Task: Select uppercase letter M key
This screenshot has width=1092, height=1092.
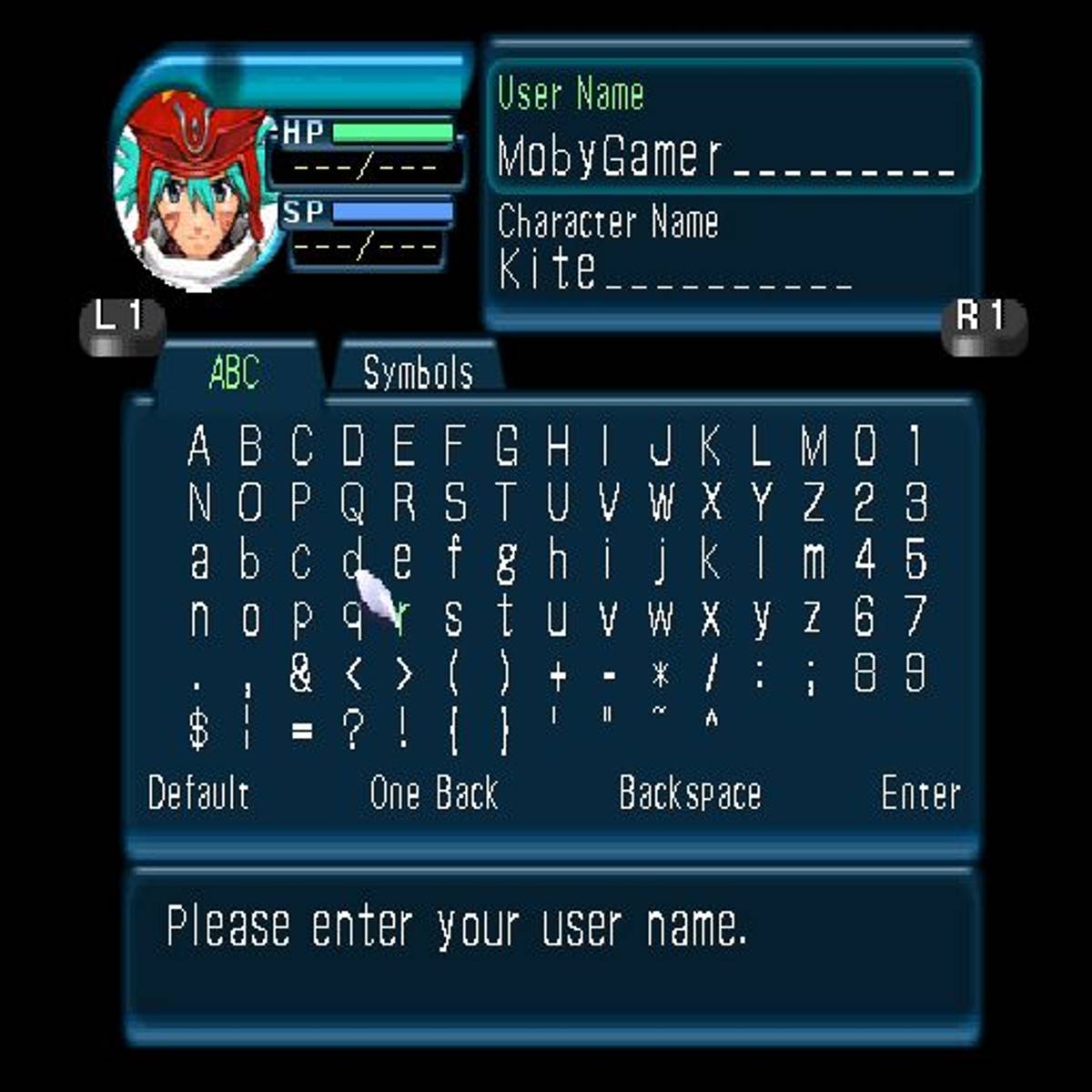Action: pos(813,446)
